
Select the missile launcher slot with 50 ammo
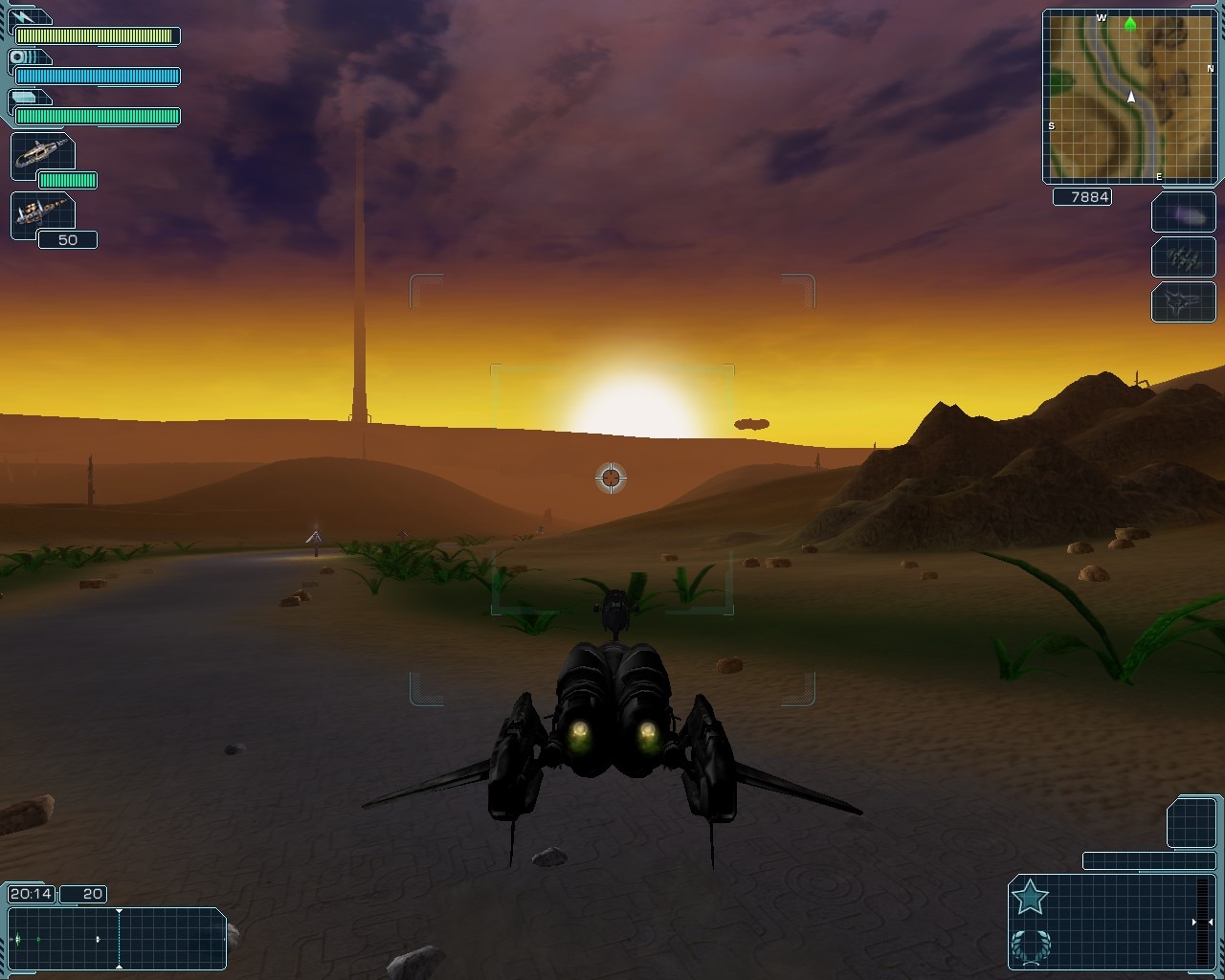point(43,213)
